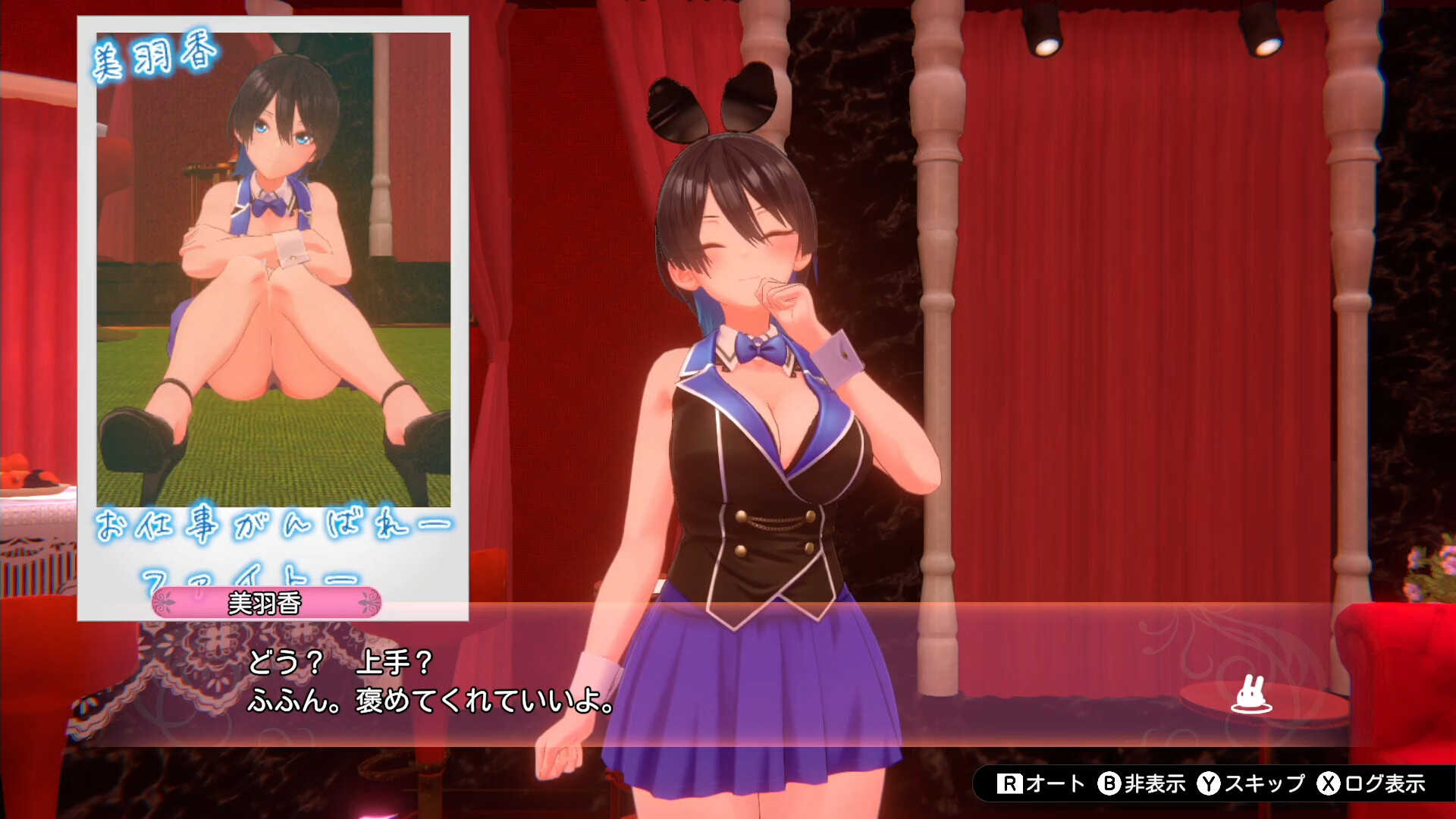Advance dialogue via the bunny continue icon
1456x819 pixels.
click(1250, 695)
